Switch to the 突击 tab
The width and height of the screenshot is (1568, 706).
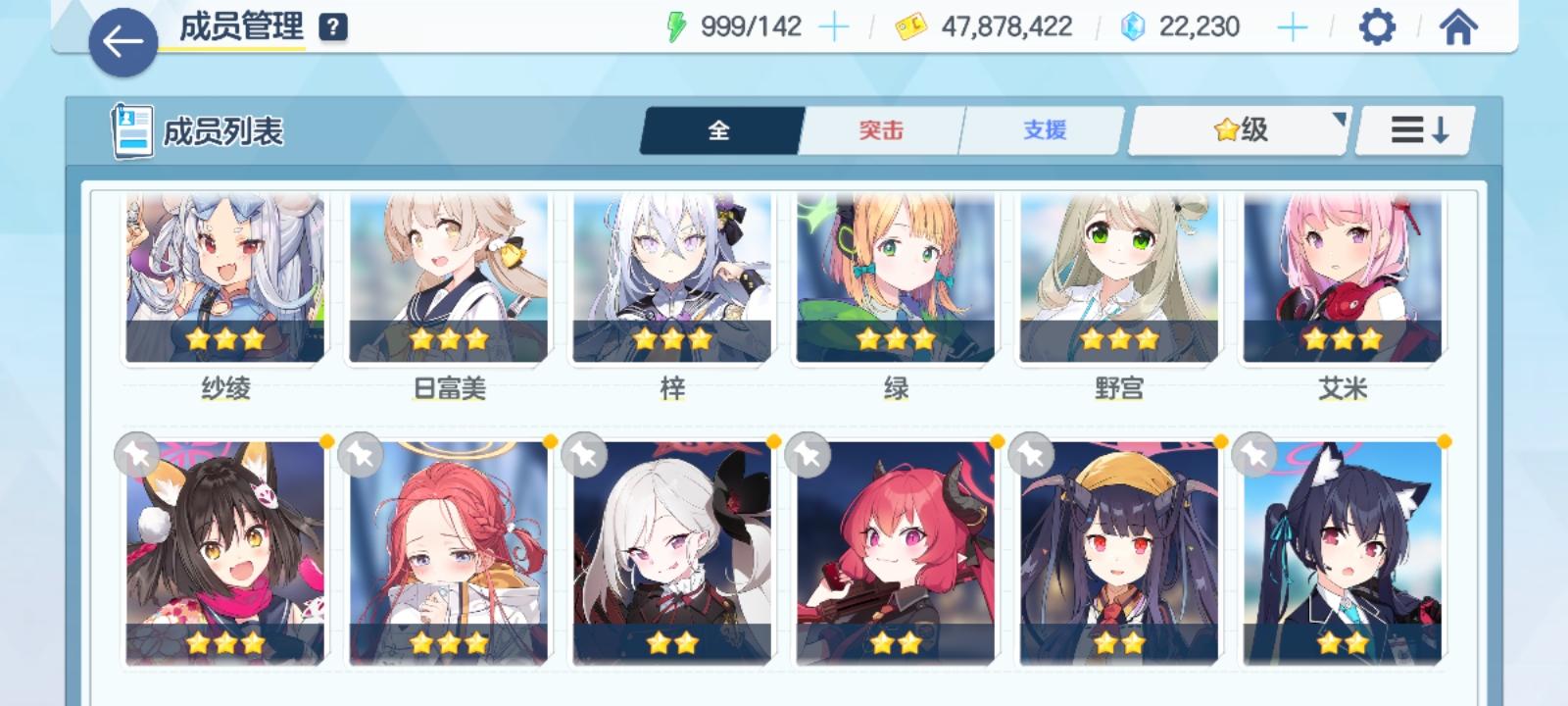879,129
